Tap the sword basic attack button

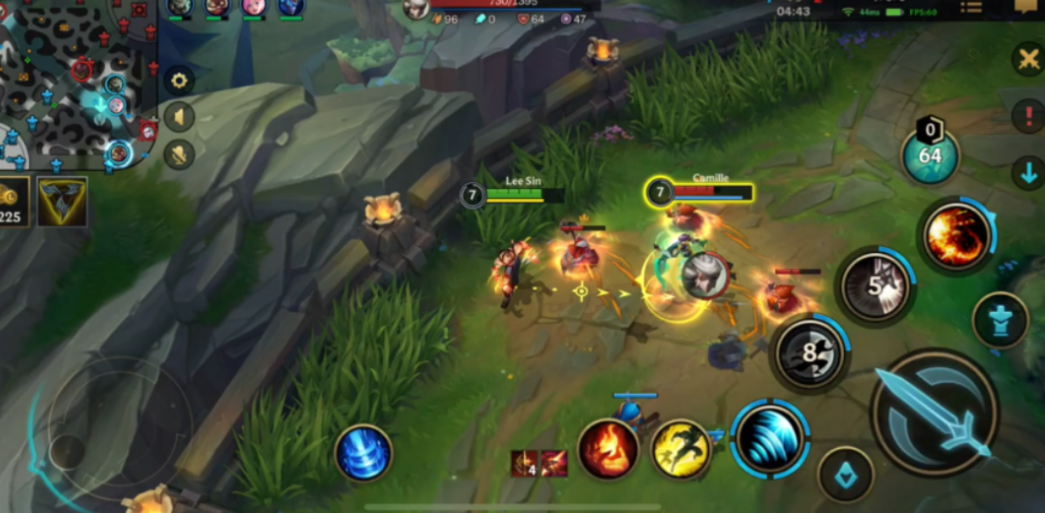pyautogui.click(x=934, y=412)
